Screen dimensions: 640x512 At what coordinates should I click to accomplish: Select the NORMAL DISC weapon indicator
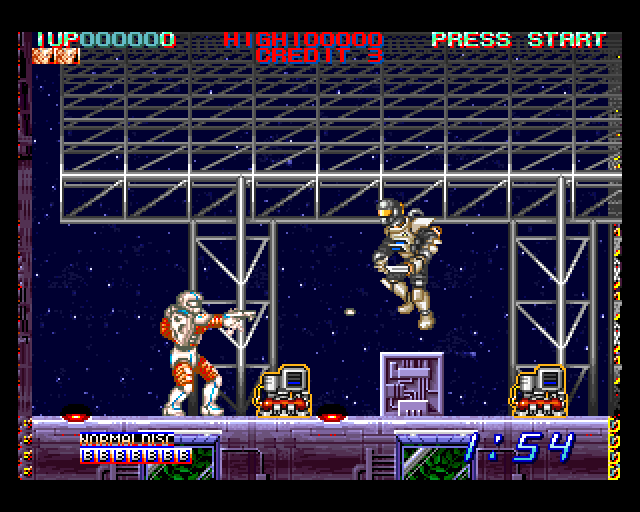click(x=126, y=439)
